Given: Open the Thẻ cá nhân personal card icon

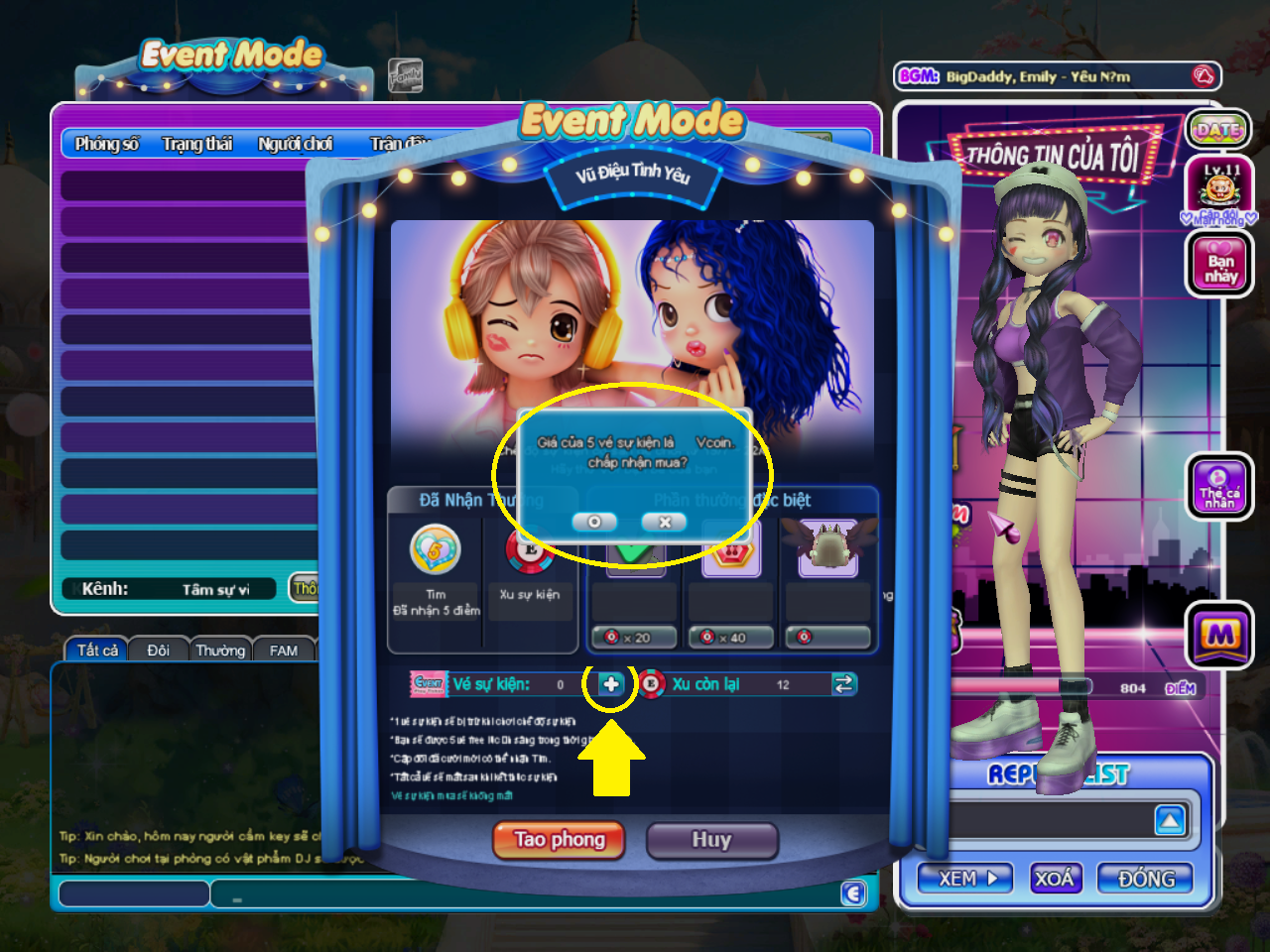Looking at the screenshot, I should (x=1219, y=486).
